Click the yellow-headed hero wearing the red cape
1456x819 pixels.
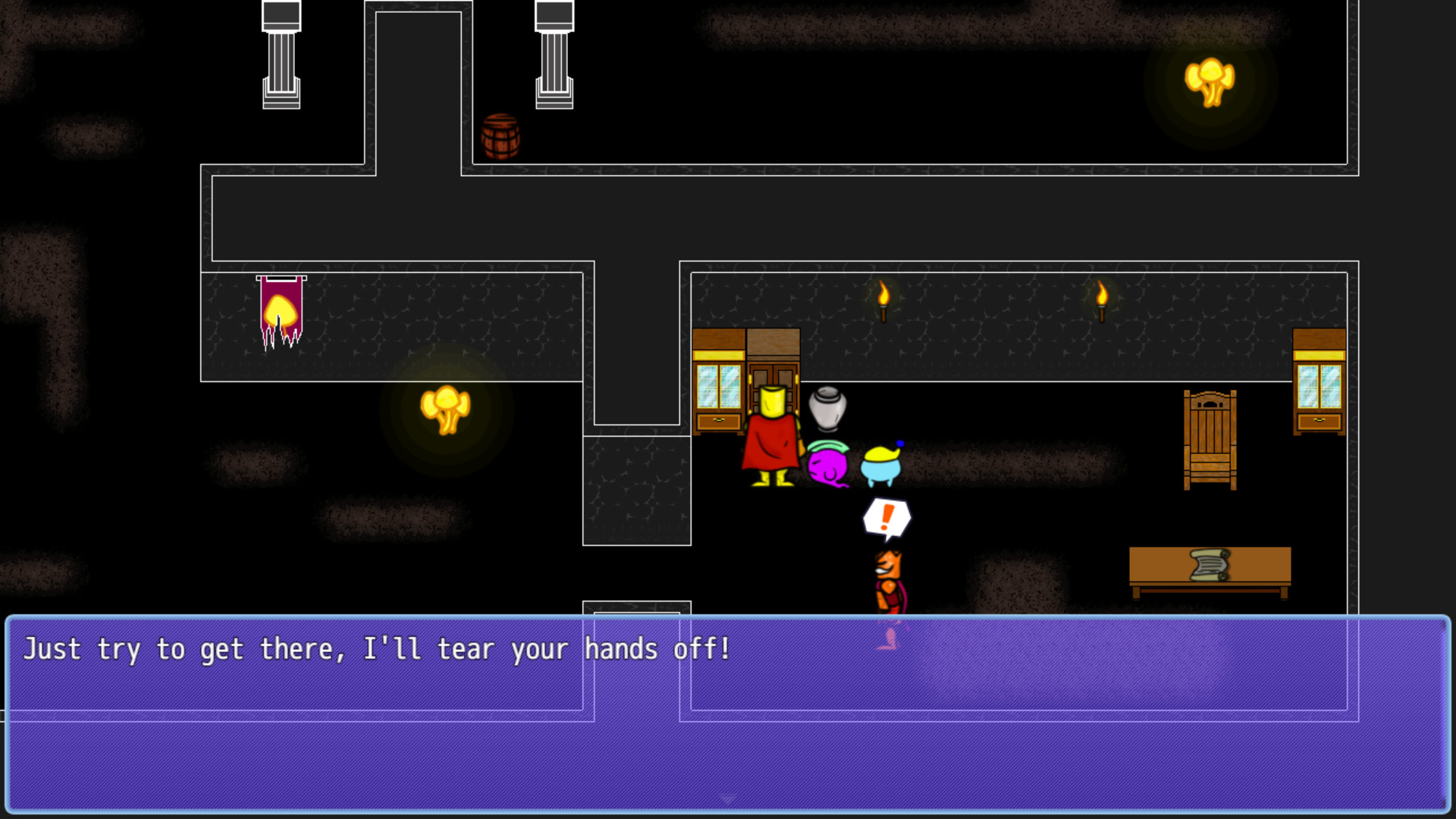click(x=772, y=440)
